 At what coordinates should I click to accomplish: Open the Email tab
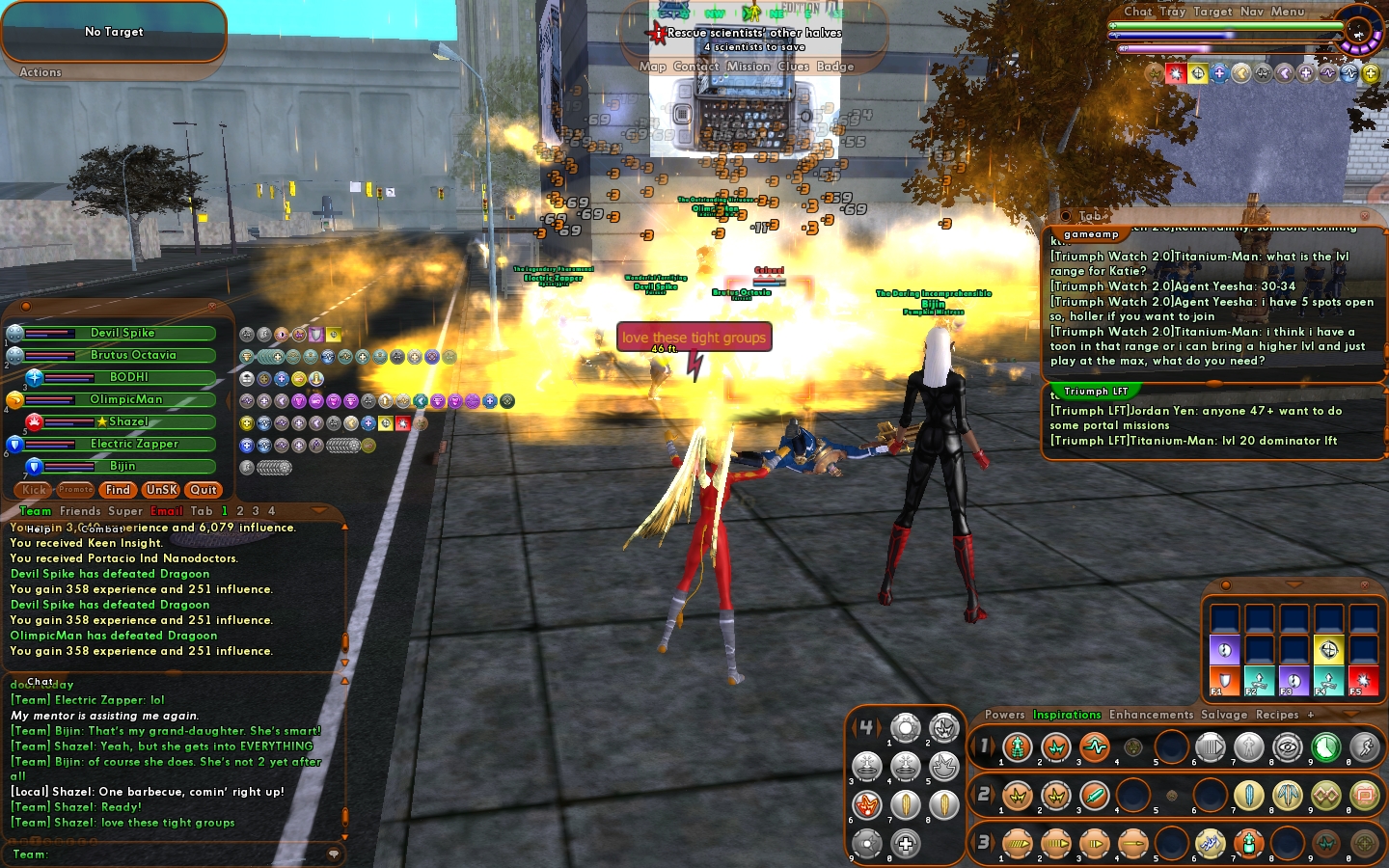(166, 511)
